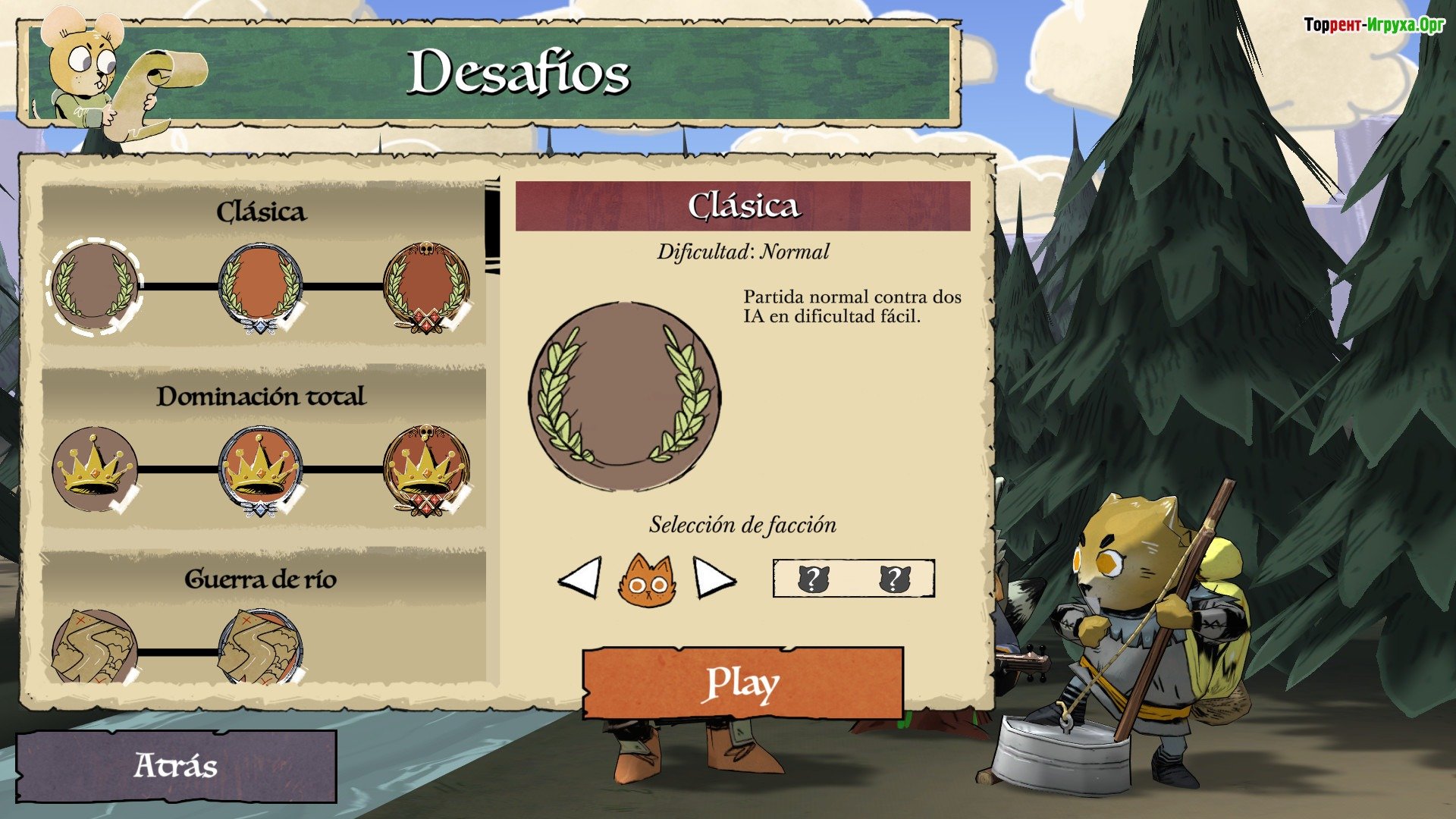The image size is (1456, 819).
Task: Click the orange cat faction icon
Action: point(646,580)
